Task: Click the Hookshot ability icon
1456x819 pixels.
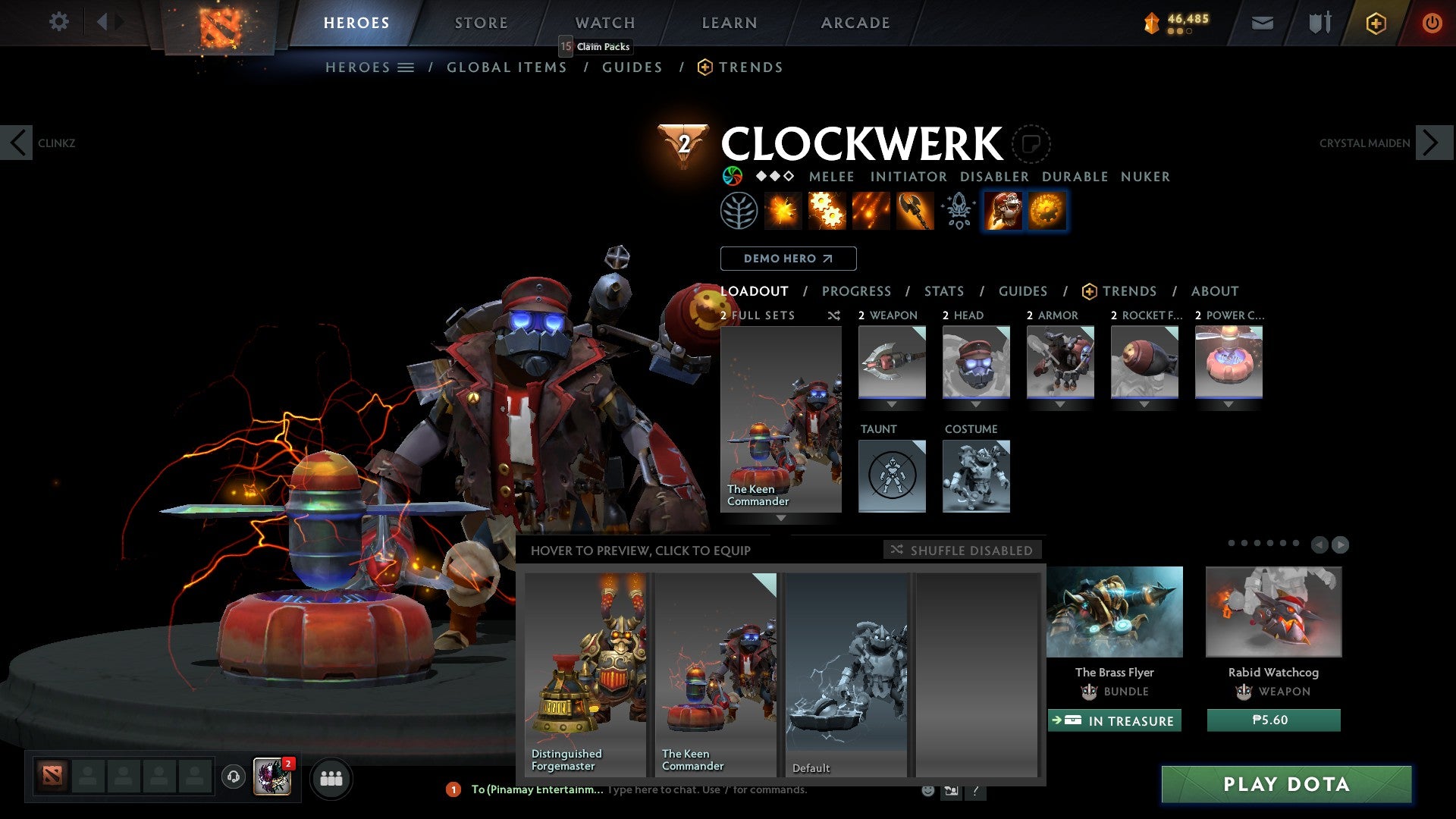Action: (x=914, y=212)
